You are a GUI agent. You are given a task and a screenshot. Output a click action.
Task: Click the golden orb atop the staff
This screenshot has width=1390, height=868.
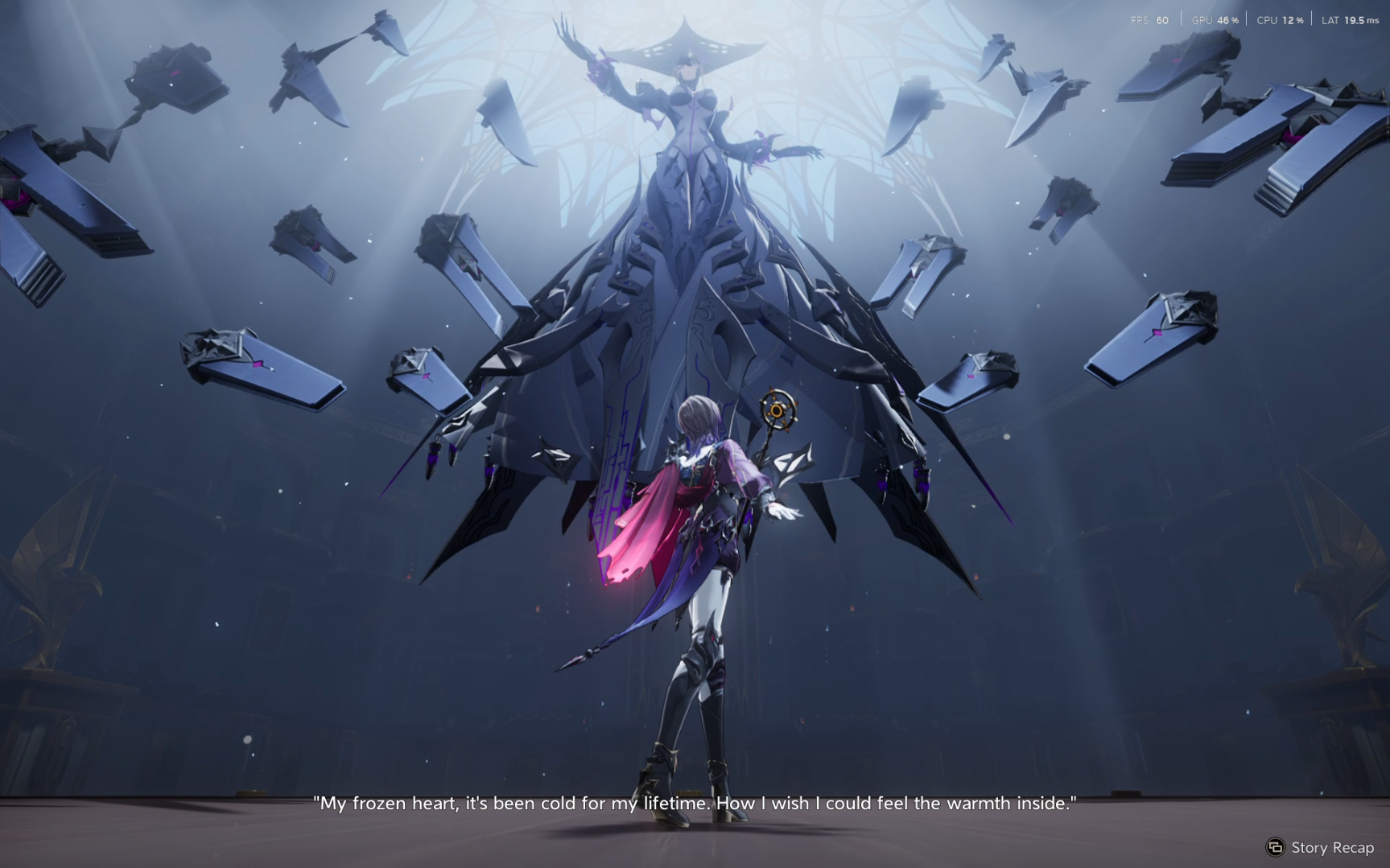(775, 411)
